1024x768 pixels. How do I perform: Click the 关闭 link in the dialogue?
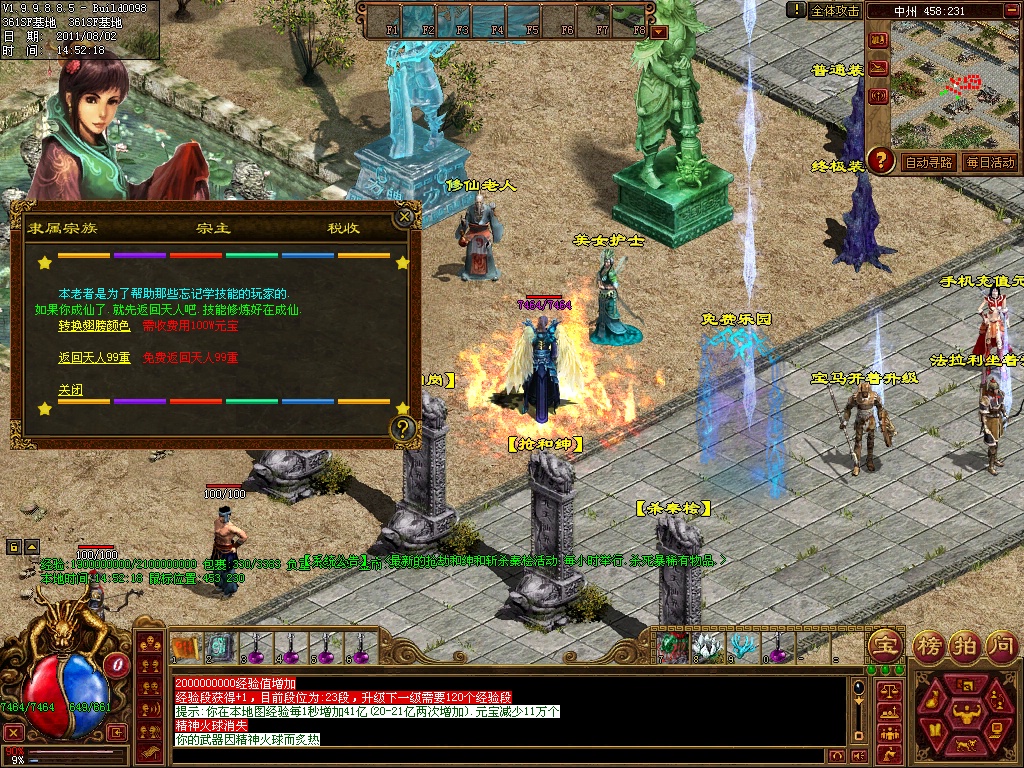point(70,390)
